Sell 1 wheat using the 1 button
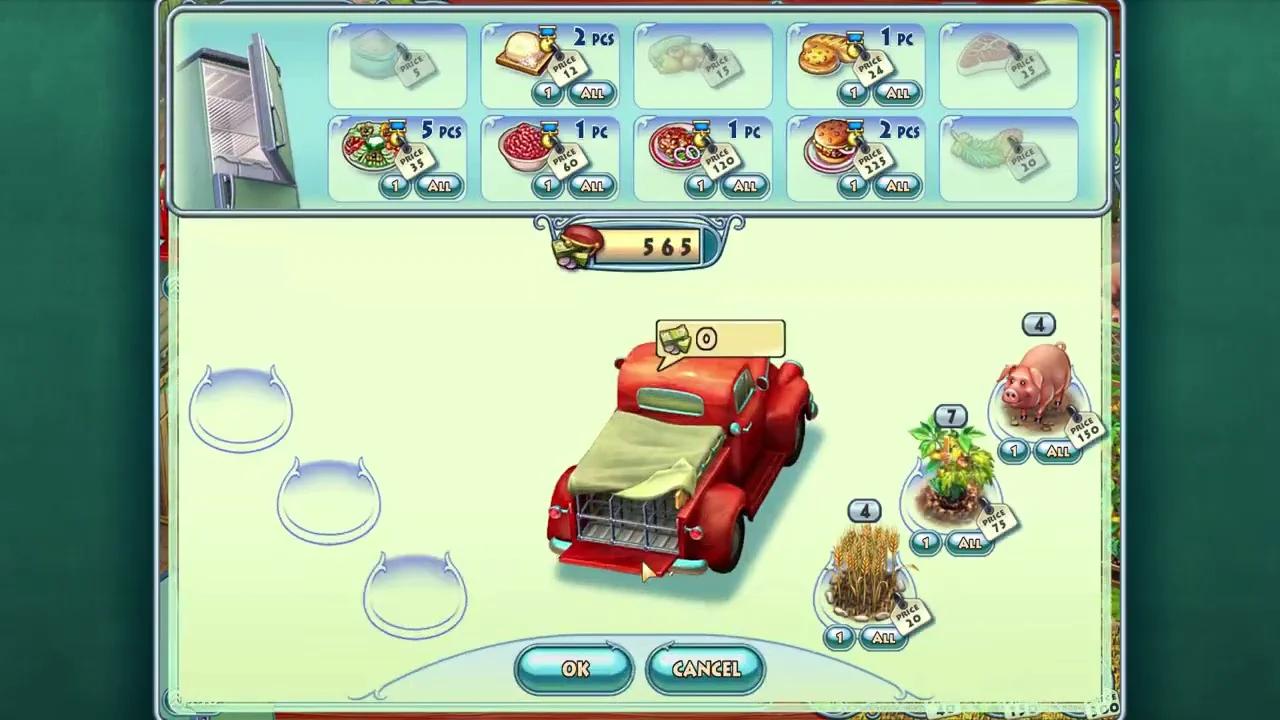The width and height of the screenshot is (1280, 720). [x=838, y=636]
